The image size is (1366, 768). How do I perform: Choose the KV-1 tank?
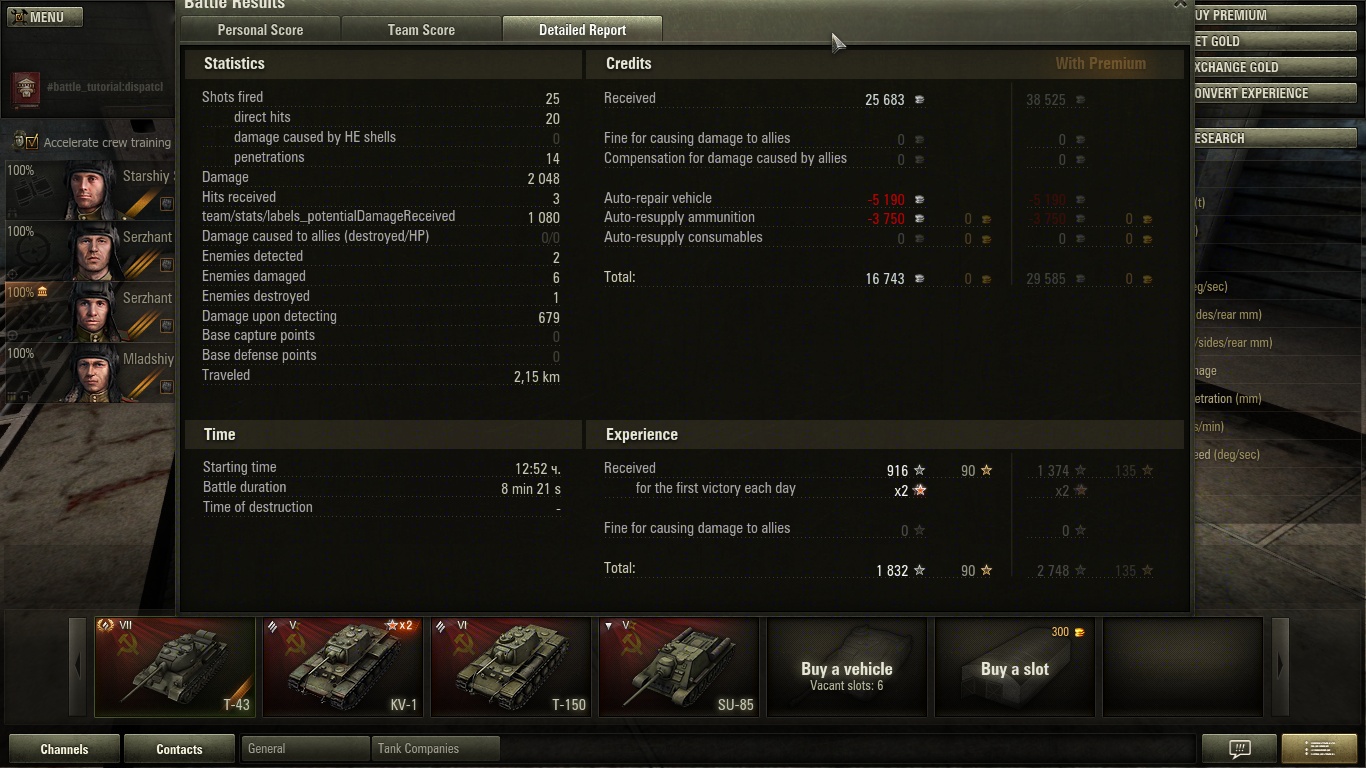[x=343, y=667]
